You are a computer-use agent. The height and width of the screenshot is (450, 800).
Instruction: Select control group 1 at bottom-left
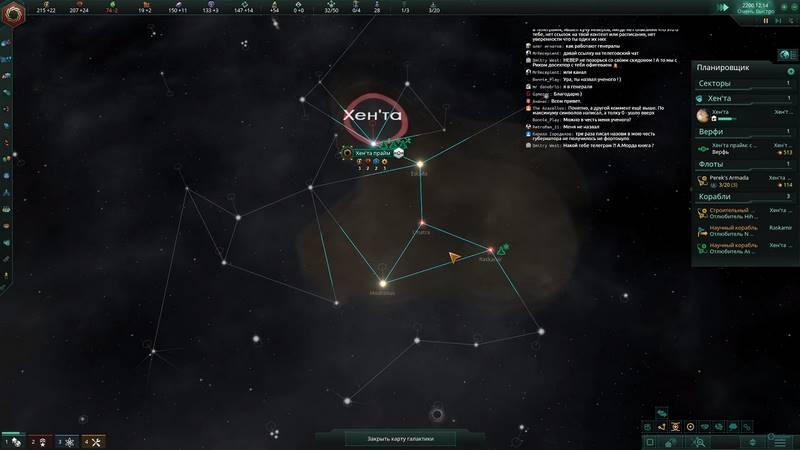coord(12,441)
